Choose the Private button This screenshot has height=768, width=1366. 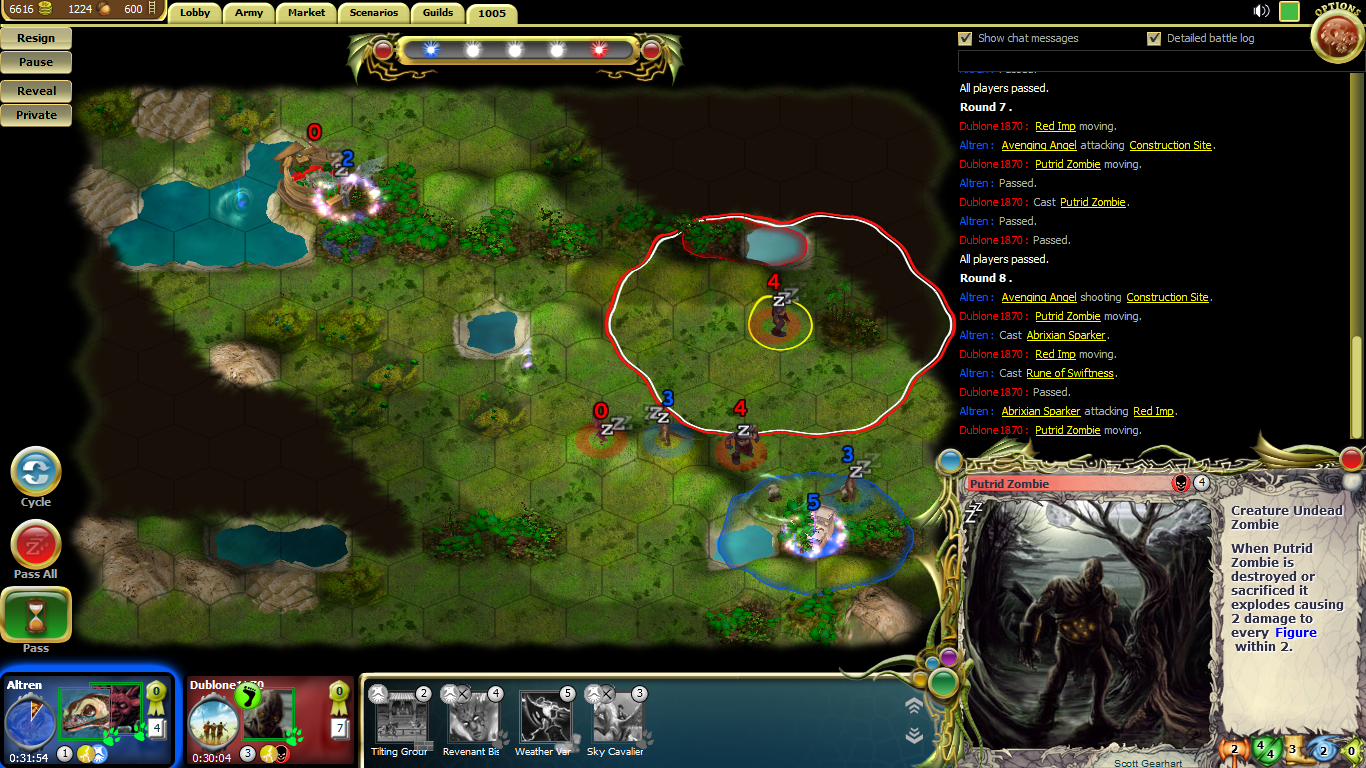point(36,115)
